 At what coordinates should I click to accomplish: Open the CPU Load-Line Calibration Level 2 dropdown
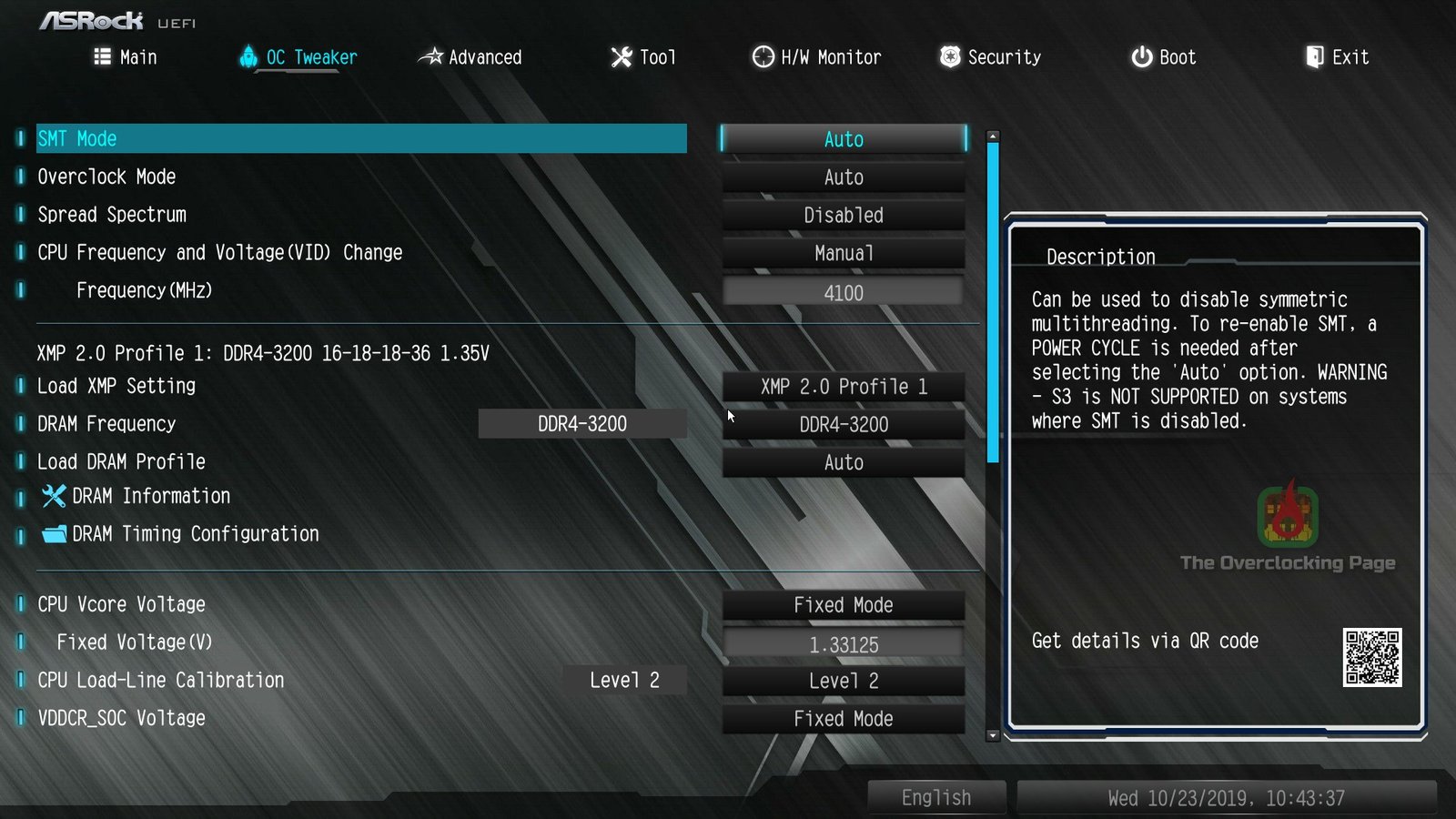[x=843, y=680]
